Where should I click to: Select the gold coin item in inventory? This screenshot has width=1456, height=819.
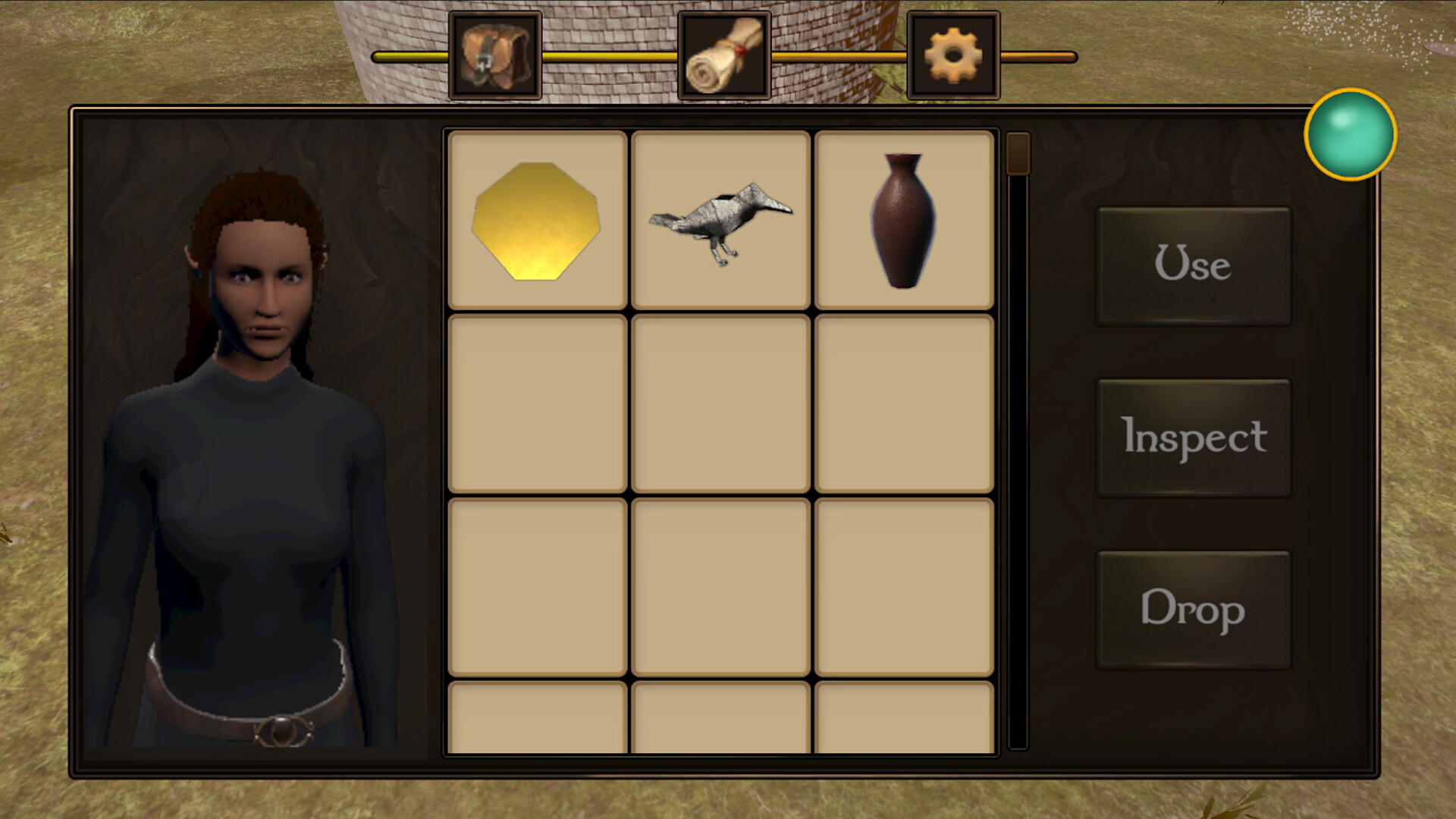coord(537,220)
